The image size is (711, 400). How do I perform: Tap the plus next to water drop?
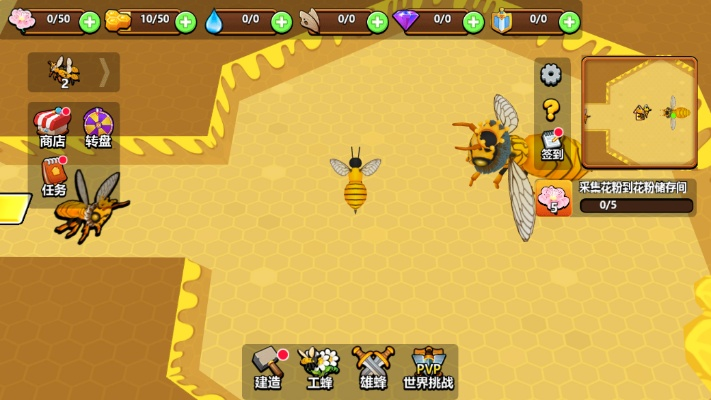click(282, 21)
